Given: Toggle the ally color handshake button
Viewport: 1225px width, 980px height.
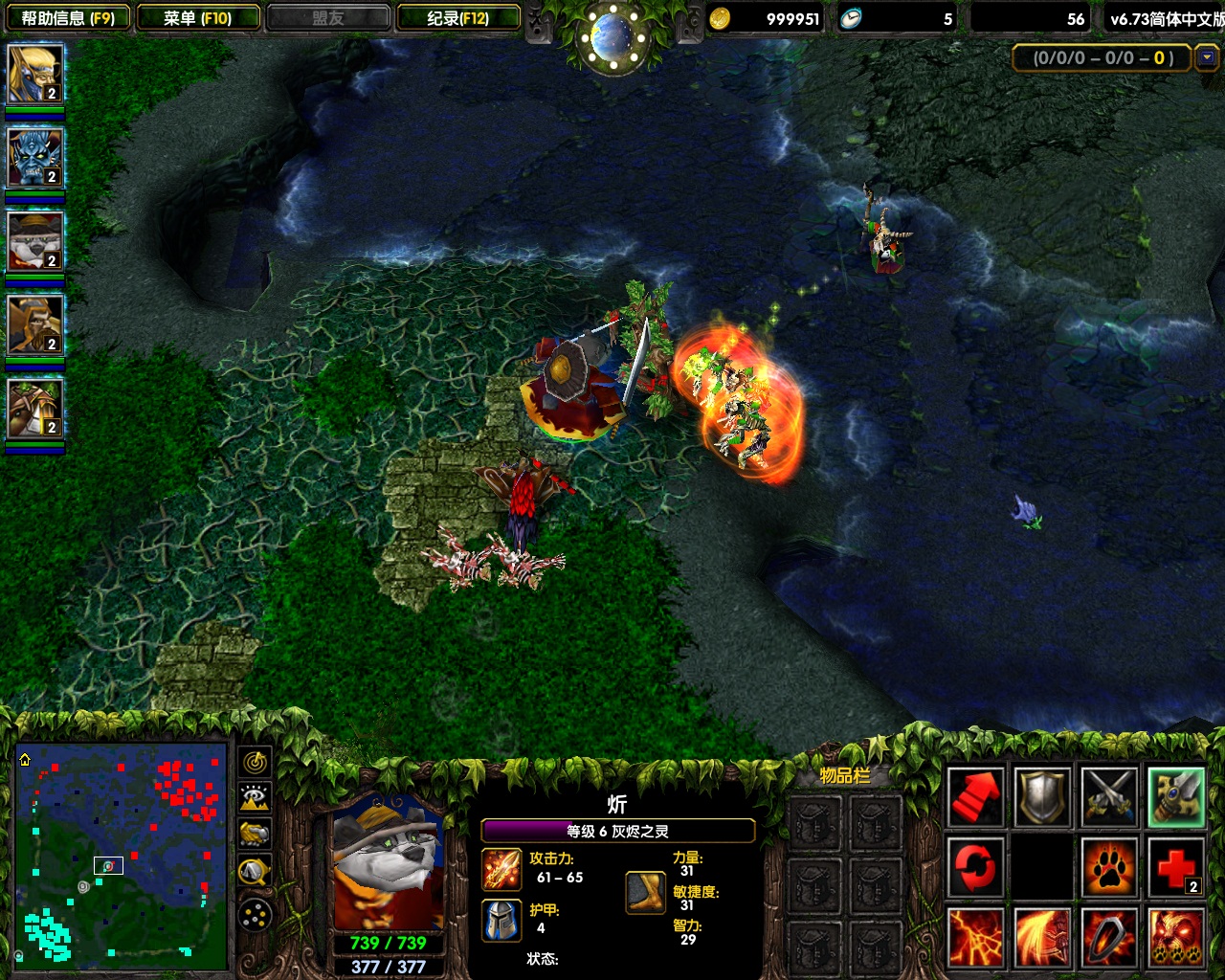Looking at the screenshot, I should pos(255,834).
